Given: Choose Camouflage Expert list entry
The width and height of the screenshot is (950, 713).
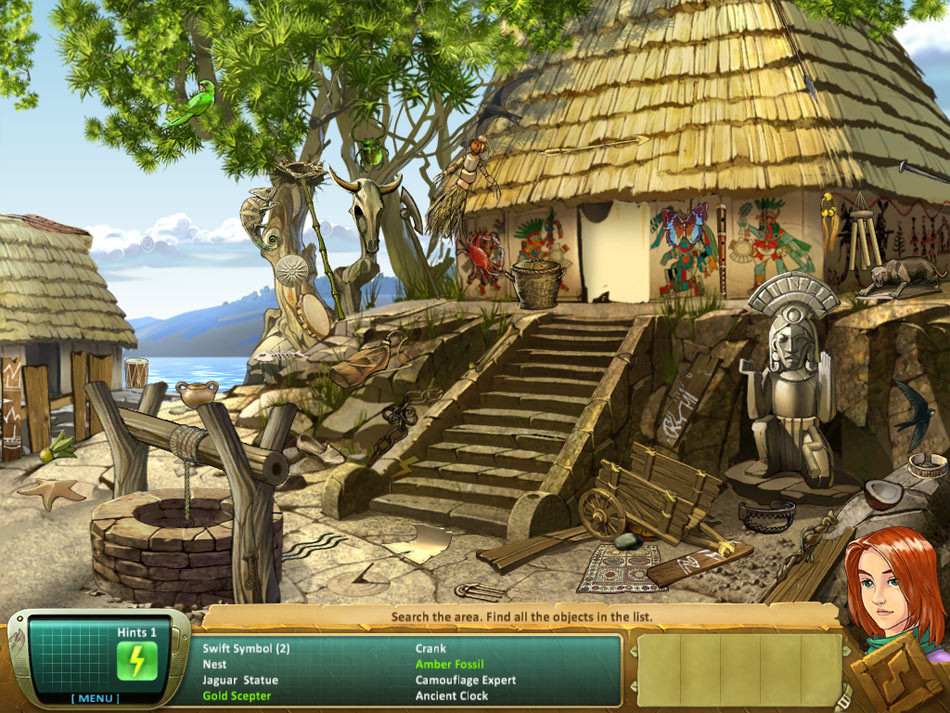Looking at the screenshot, I should click(x=465, y=680).
